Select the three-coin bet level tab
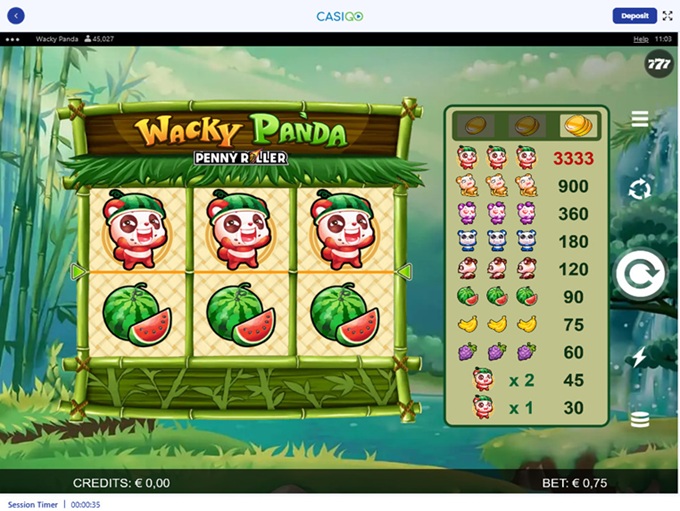The image size is (680, 511). point(575,125)
